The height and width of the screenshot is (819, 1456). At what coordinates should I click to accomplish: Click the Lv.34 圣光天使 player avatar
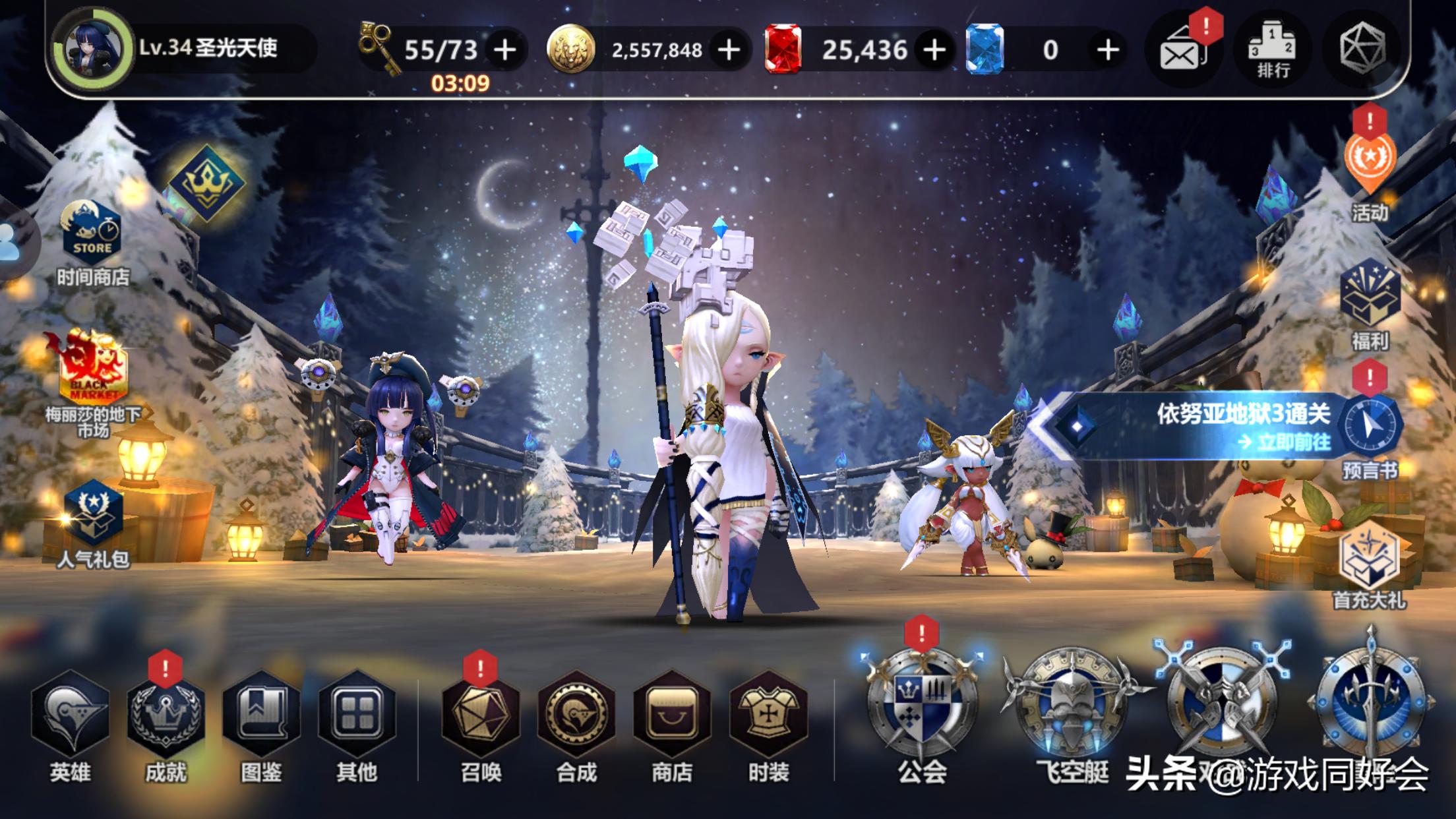pos(92,49)
